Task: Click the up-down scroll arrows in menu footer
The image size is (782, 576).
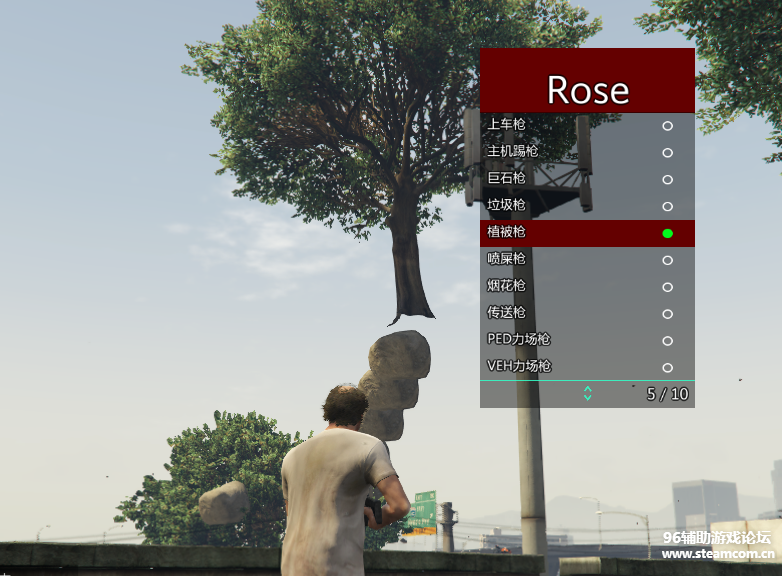Action: tap(587, 394)
